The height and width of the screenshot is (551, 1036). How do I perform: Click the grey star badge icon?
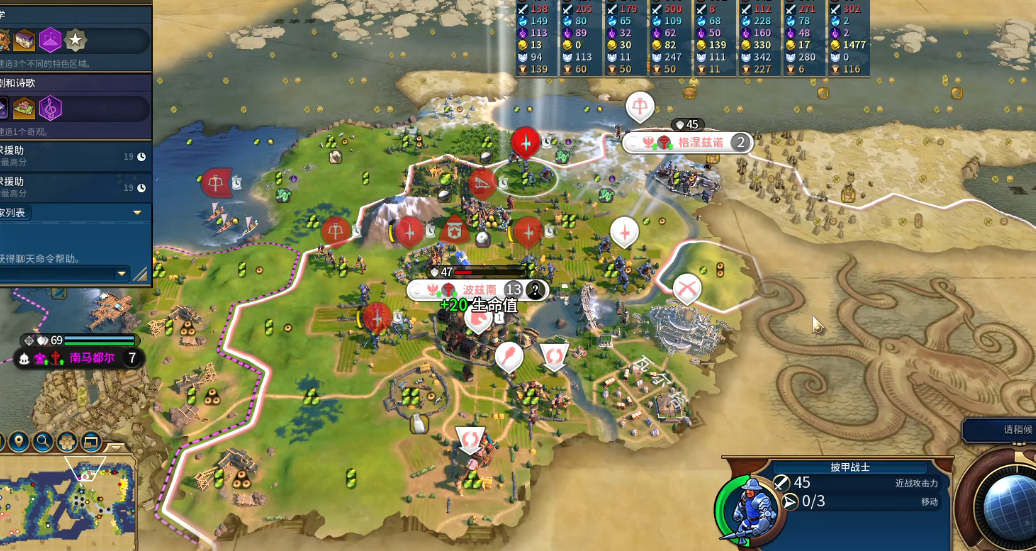tap(75, 40)
